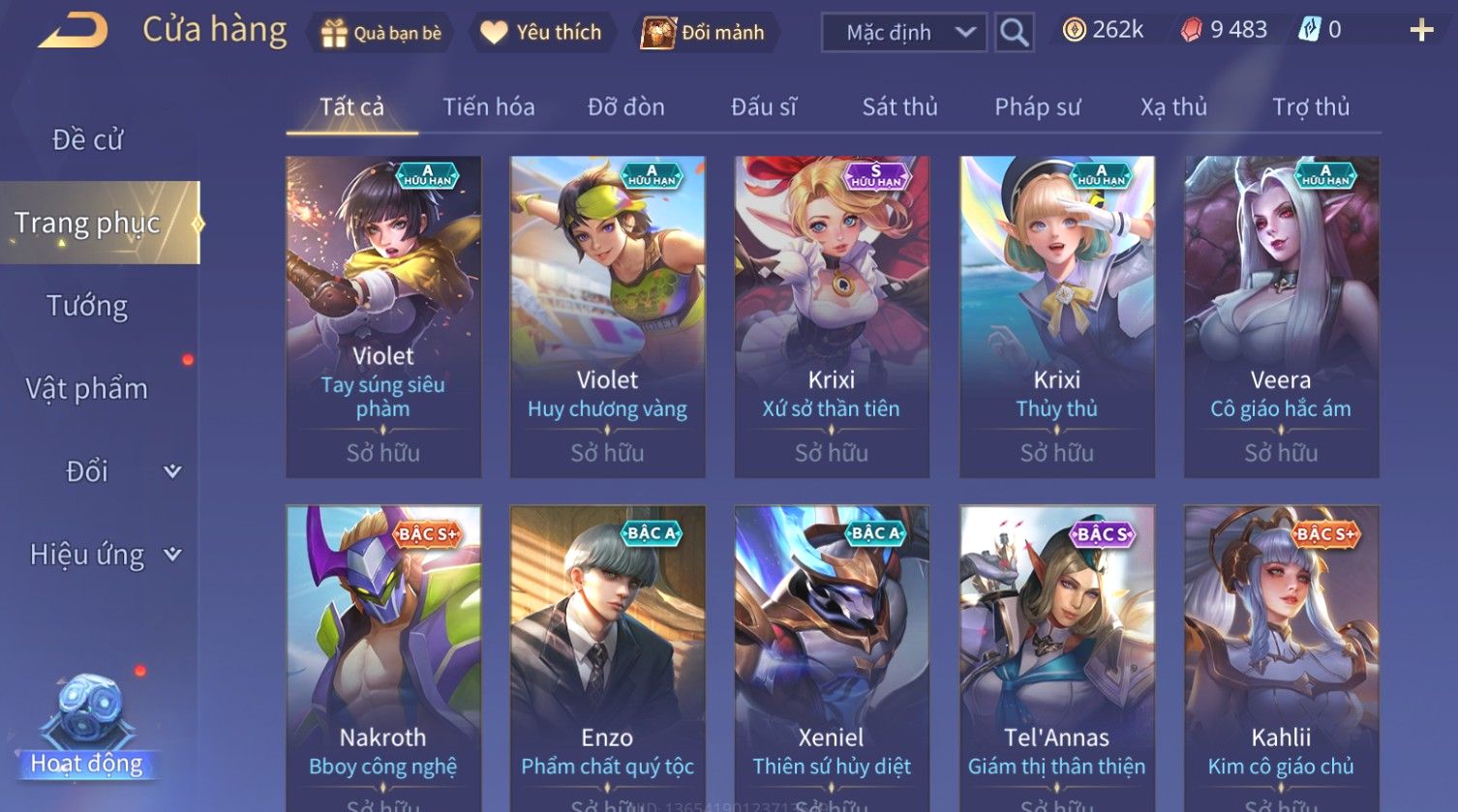
Task: Filter skins by Sát thủ
Action: (899, 106)
